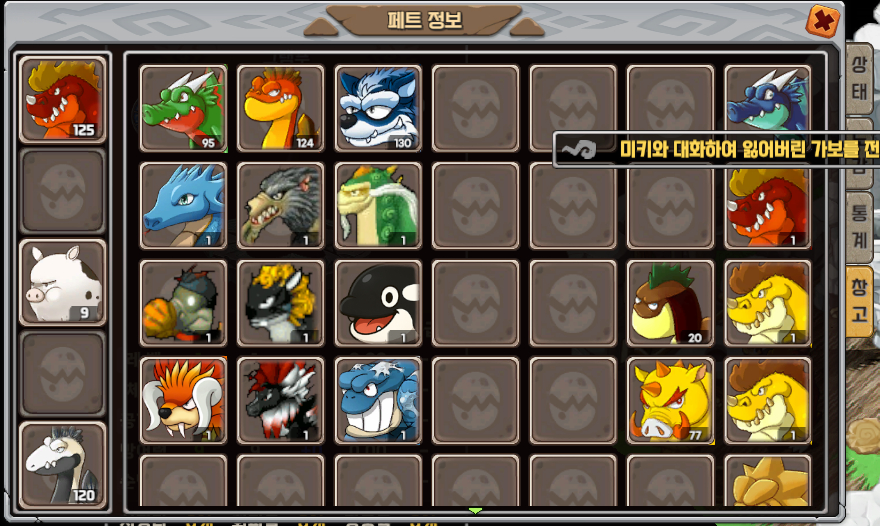Choose the white pig pet, level 9
This screenshot has height=526, width=880.
coord(63,283)
